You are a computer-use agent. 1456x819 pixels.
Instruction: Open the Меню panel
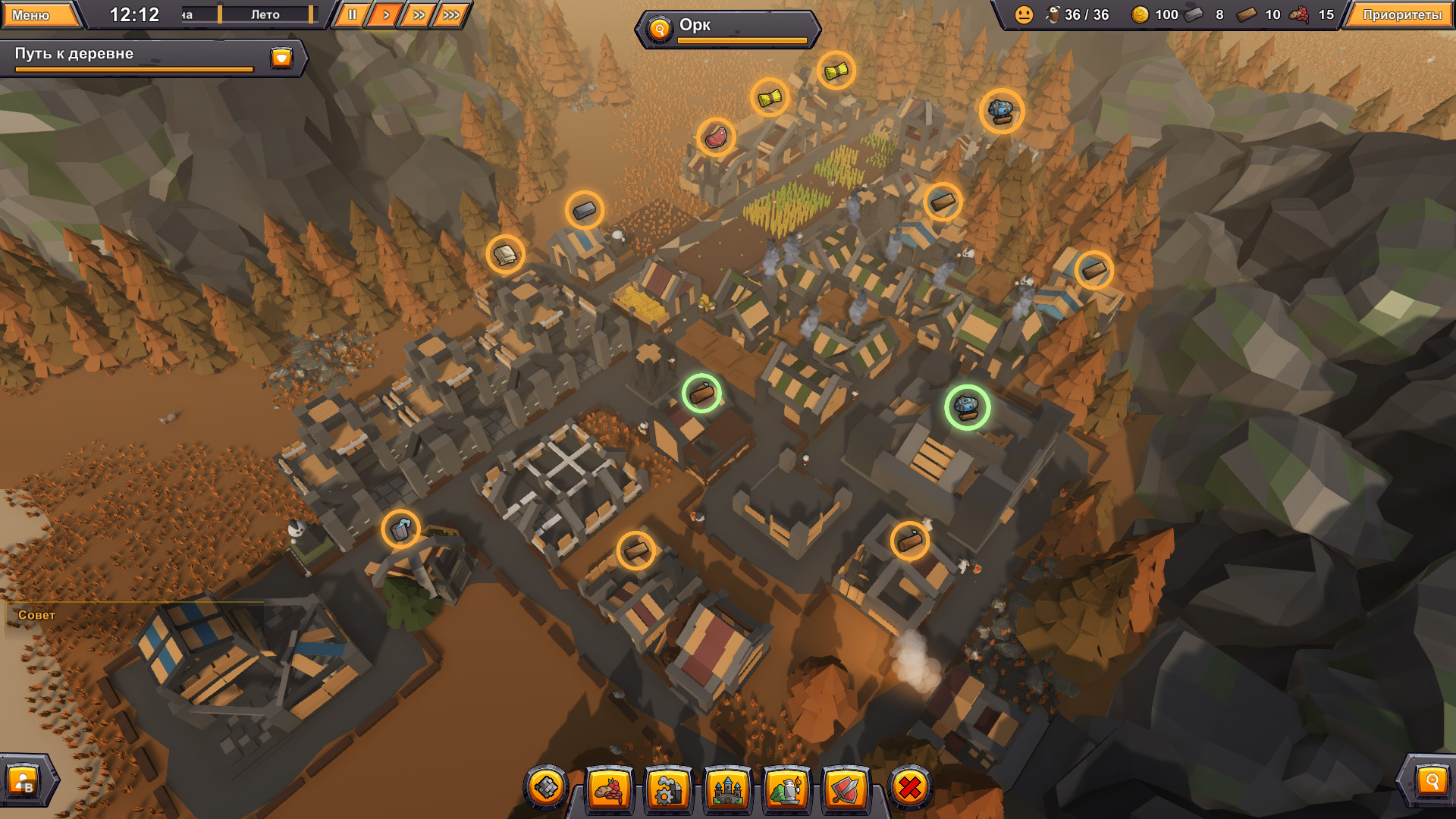[x=42, y=14]
